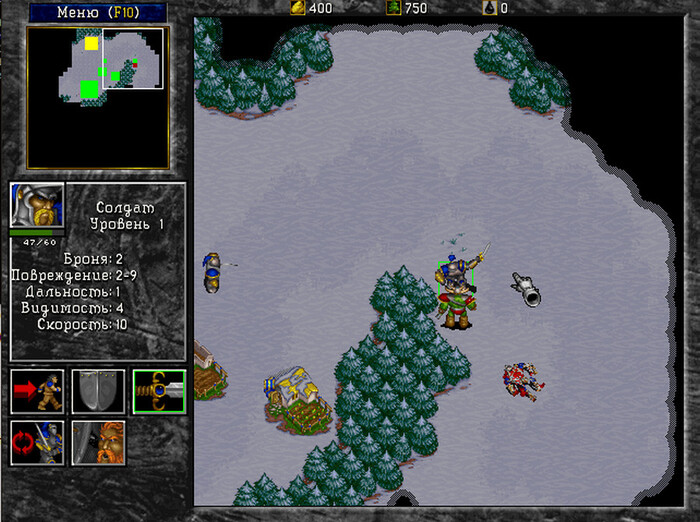
Task: Activate the shield Stop command
Action: [x=98, y=391]
